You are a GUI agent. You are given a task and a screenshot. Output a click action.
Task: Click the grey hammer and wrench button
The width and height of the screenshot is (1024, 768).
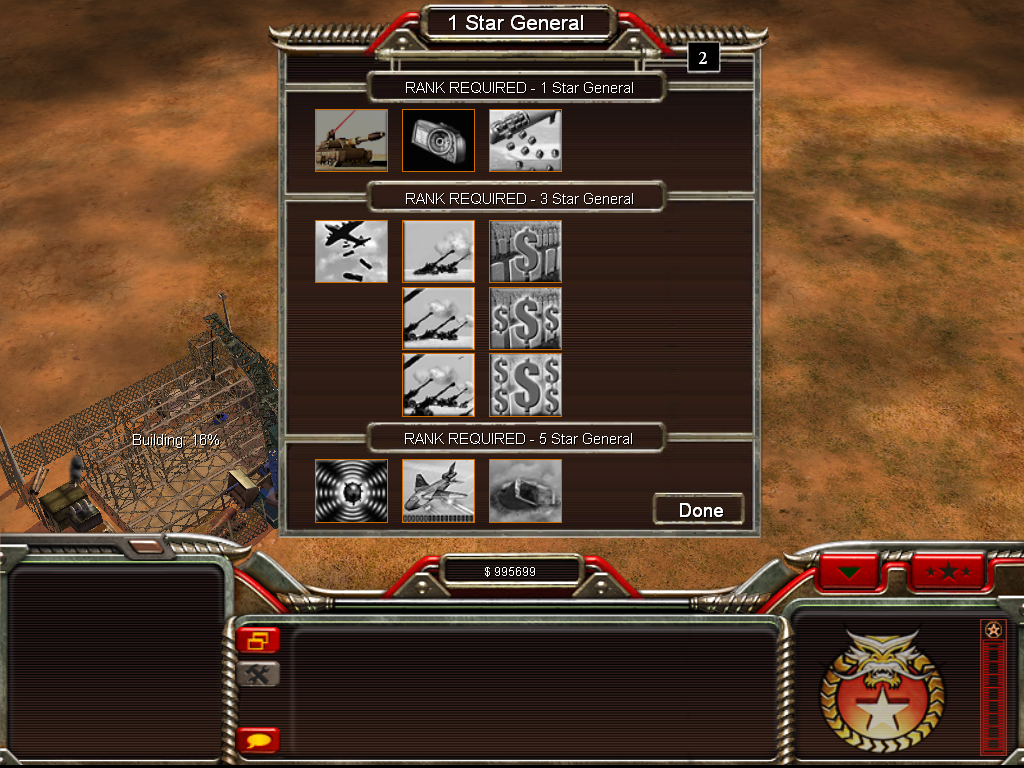pos(259,674)
